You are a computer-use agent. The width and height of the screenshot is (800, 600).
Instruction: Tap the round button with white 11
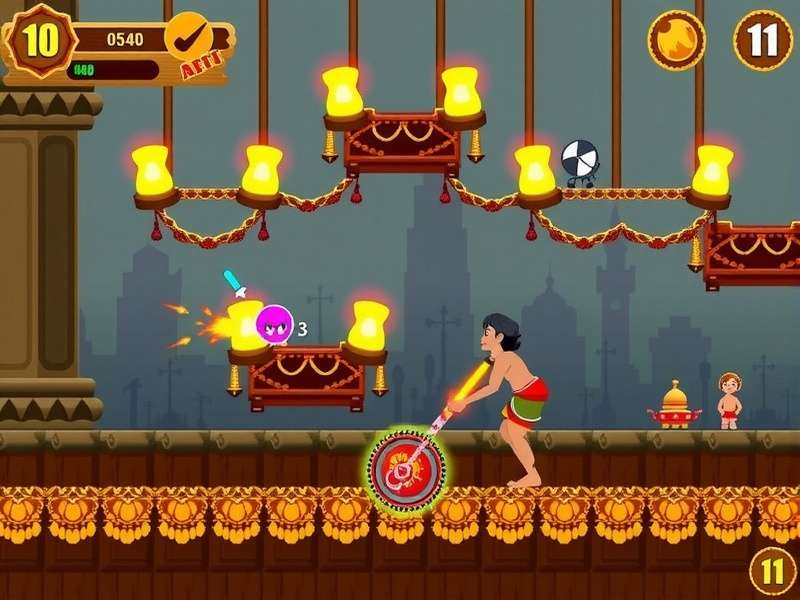[x=762, y=40]
